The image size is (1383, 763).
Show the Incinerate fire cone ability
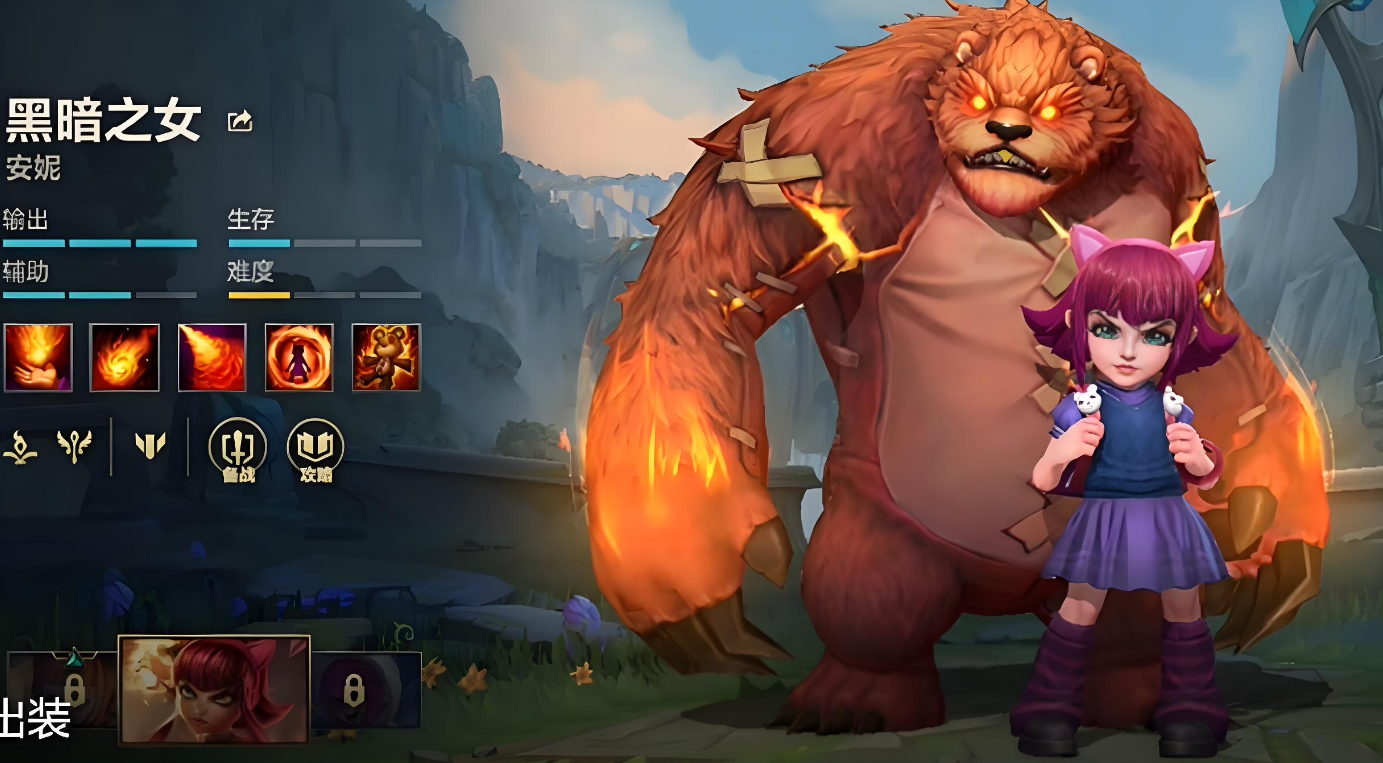(x=212, y=357)
